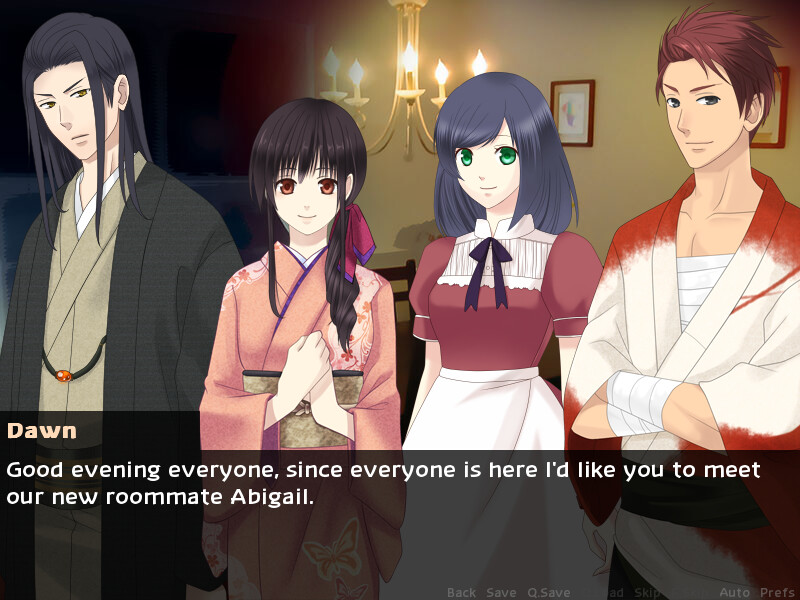
Task: Toggle Auto dialogue advance
Action: coord(734,593)
